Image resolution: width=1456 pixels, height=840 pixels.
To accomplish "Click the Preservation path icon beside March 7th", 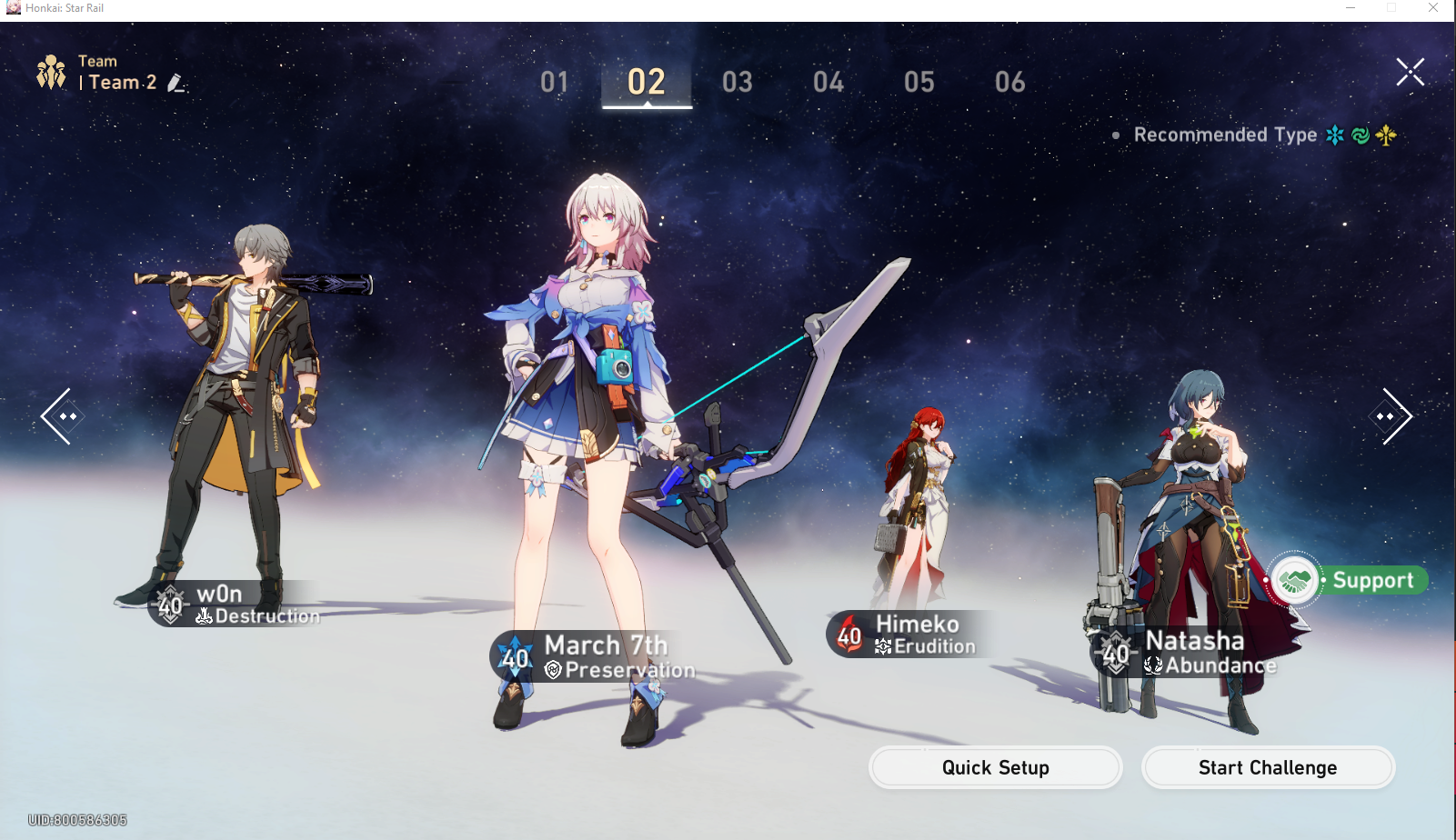I will tap(551, 668).
